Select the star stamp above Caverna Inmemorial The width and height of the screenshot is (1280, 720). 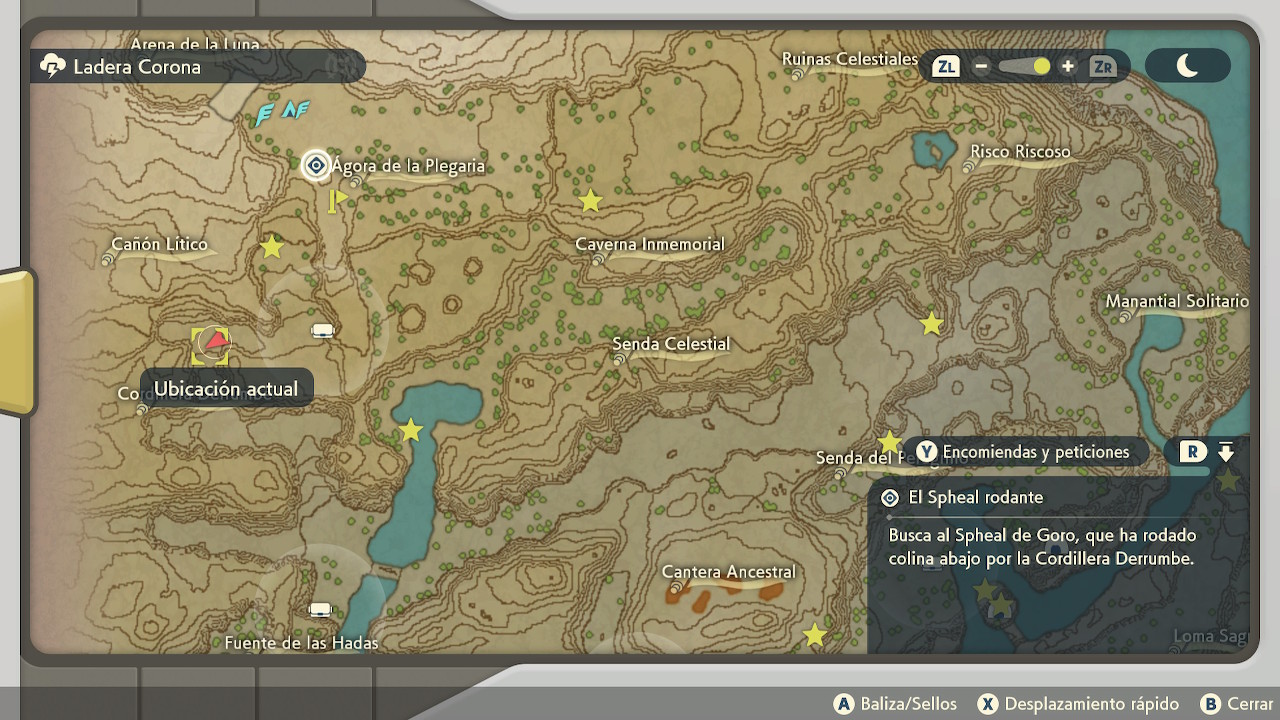click(x=591, y=202)
